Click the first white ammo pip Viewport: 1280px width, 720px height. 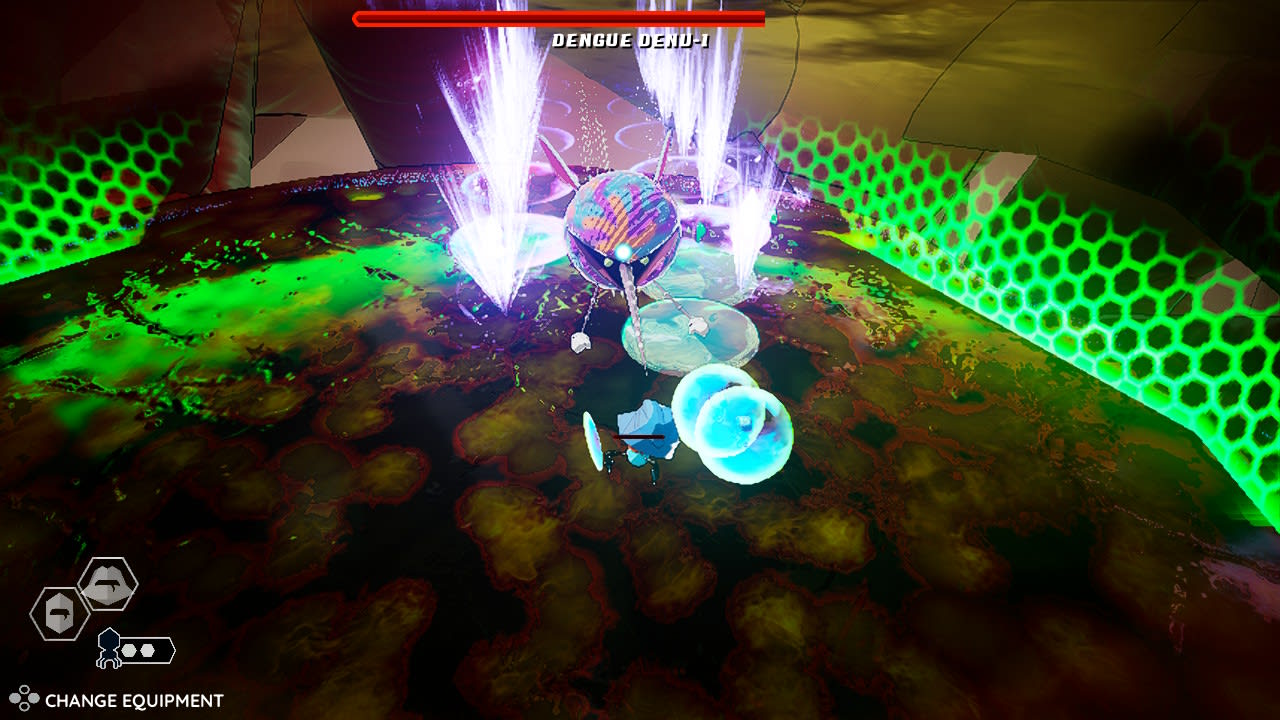pos(127,650)
